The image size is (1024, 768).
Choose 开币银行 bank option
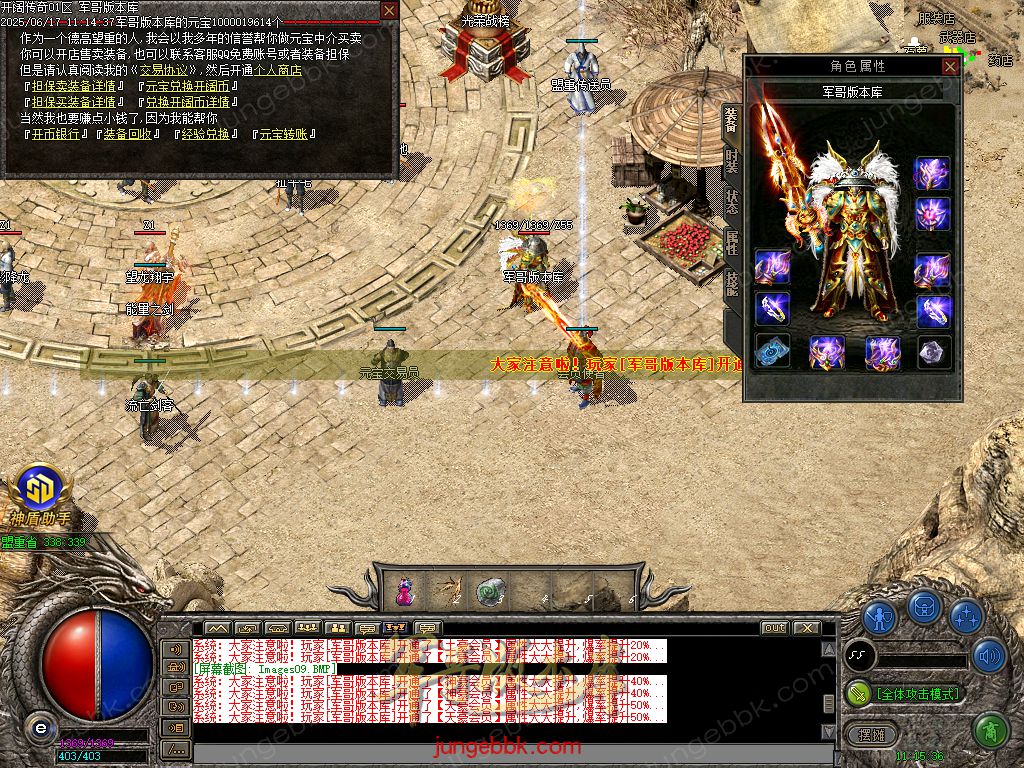53,133
